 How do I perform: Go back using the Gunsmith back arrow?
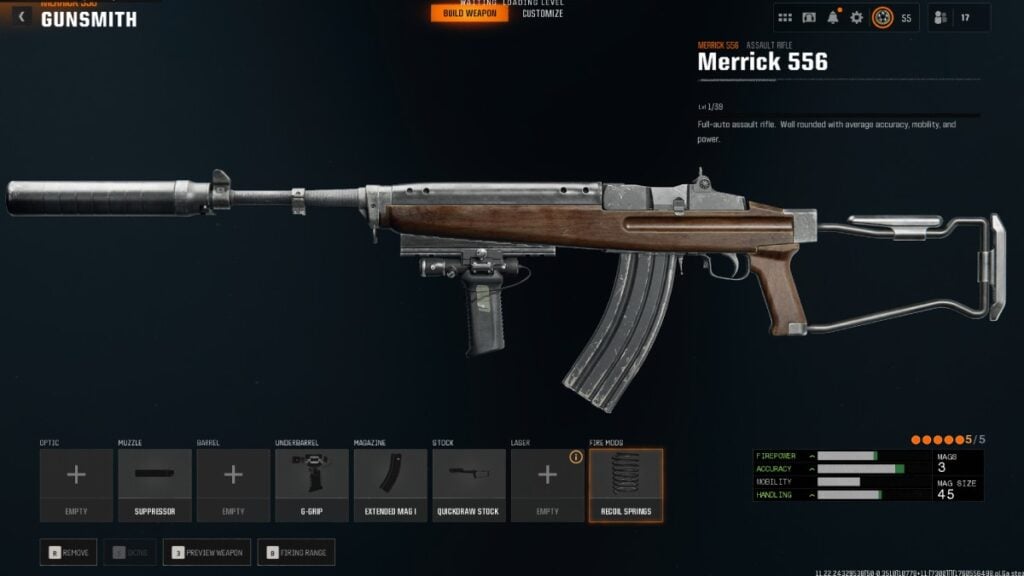pos(22,17)
